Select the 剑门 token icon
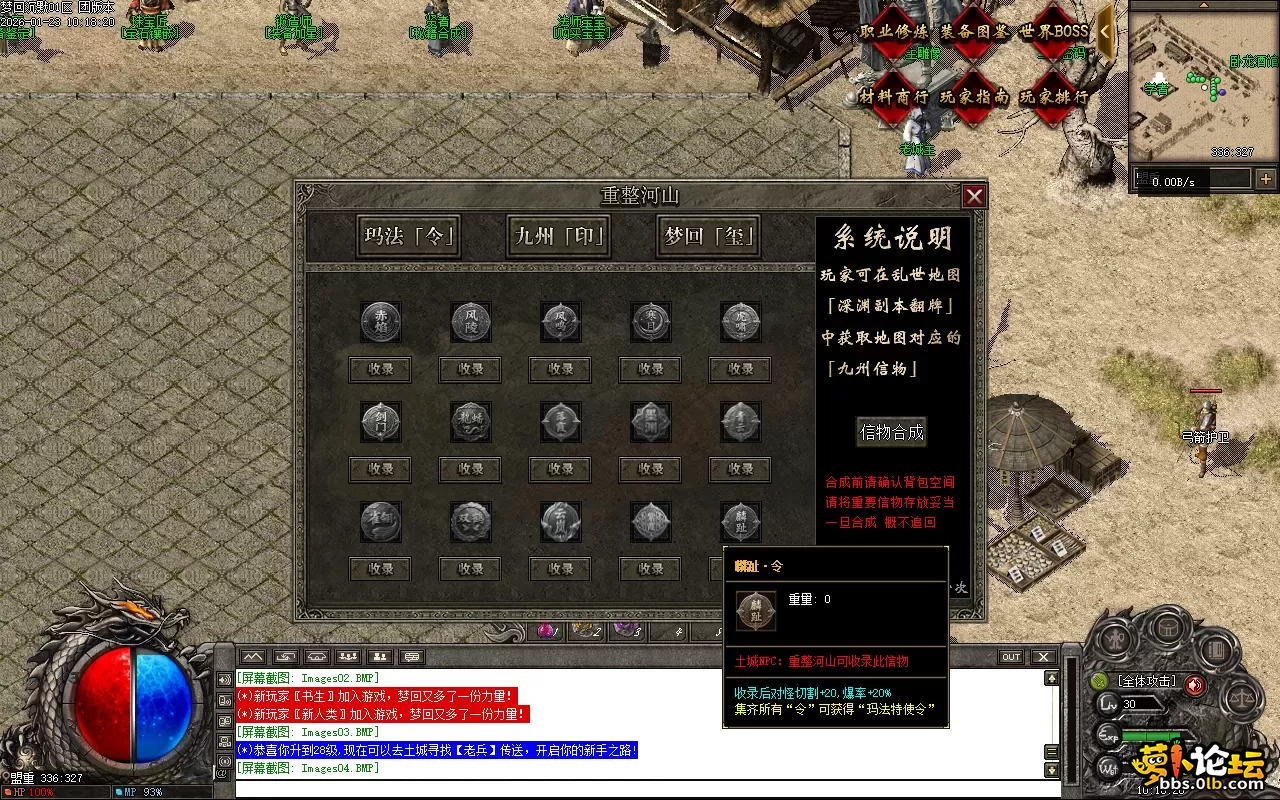1280x800 pixels. (x=380, y=422)
